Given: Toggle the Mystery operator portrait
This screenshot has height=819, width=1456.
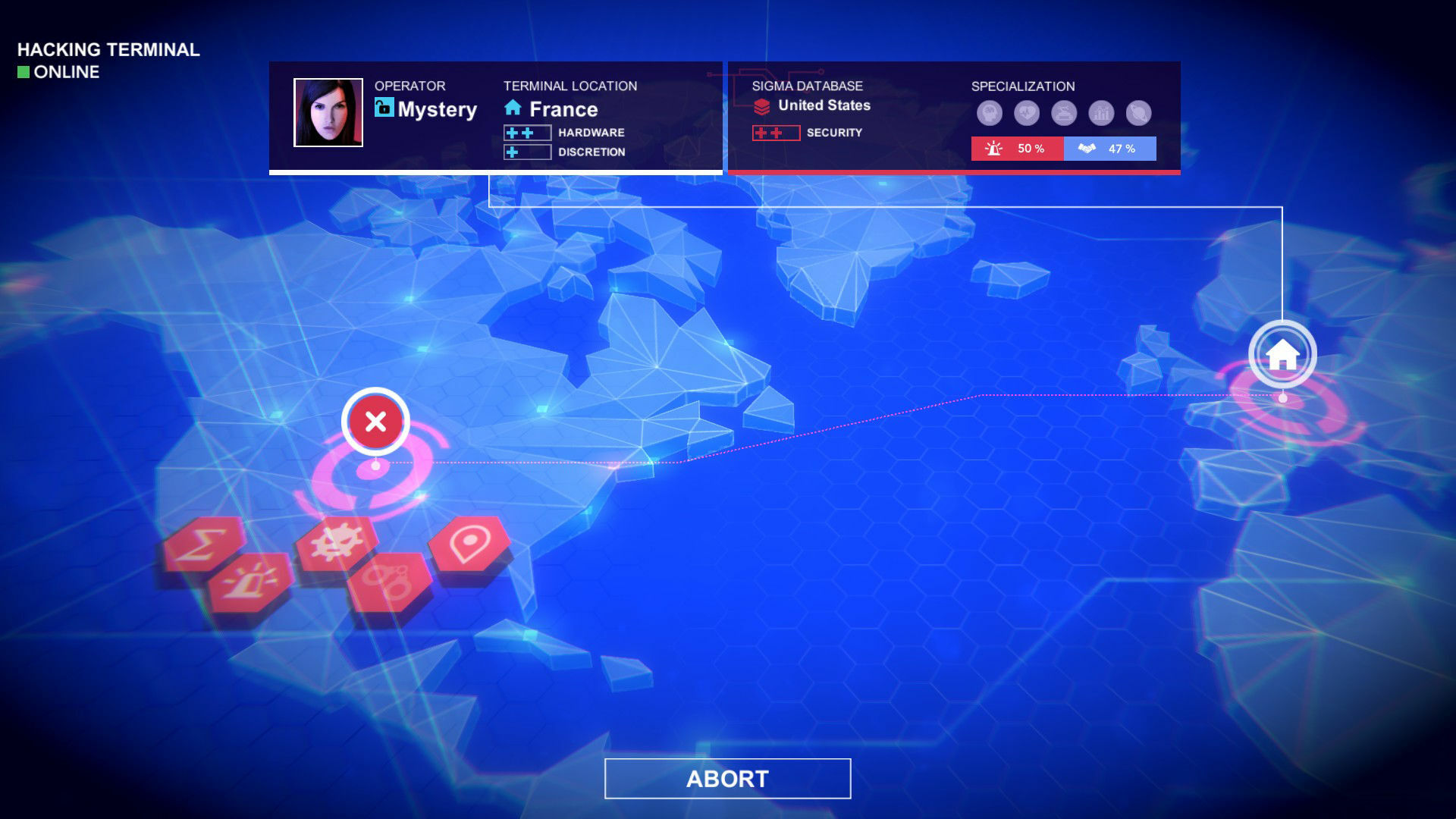Looking at the screenshot, I should 328,114.
